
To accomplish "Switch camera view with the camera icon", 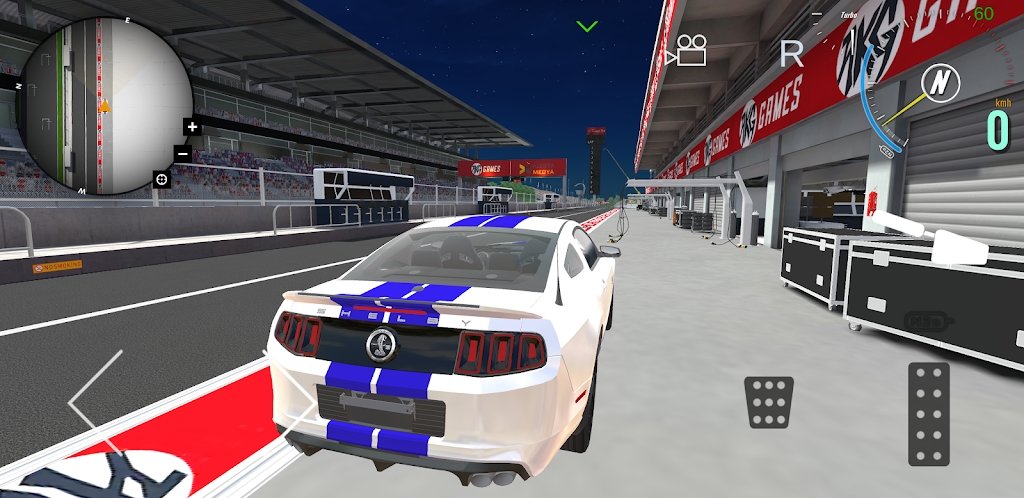I will click(689, 50).
